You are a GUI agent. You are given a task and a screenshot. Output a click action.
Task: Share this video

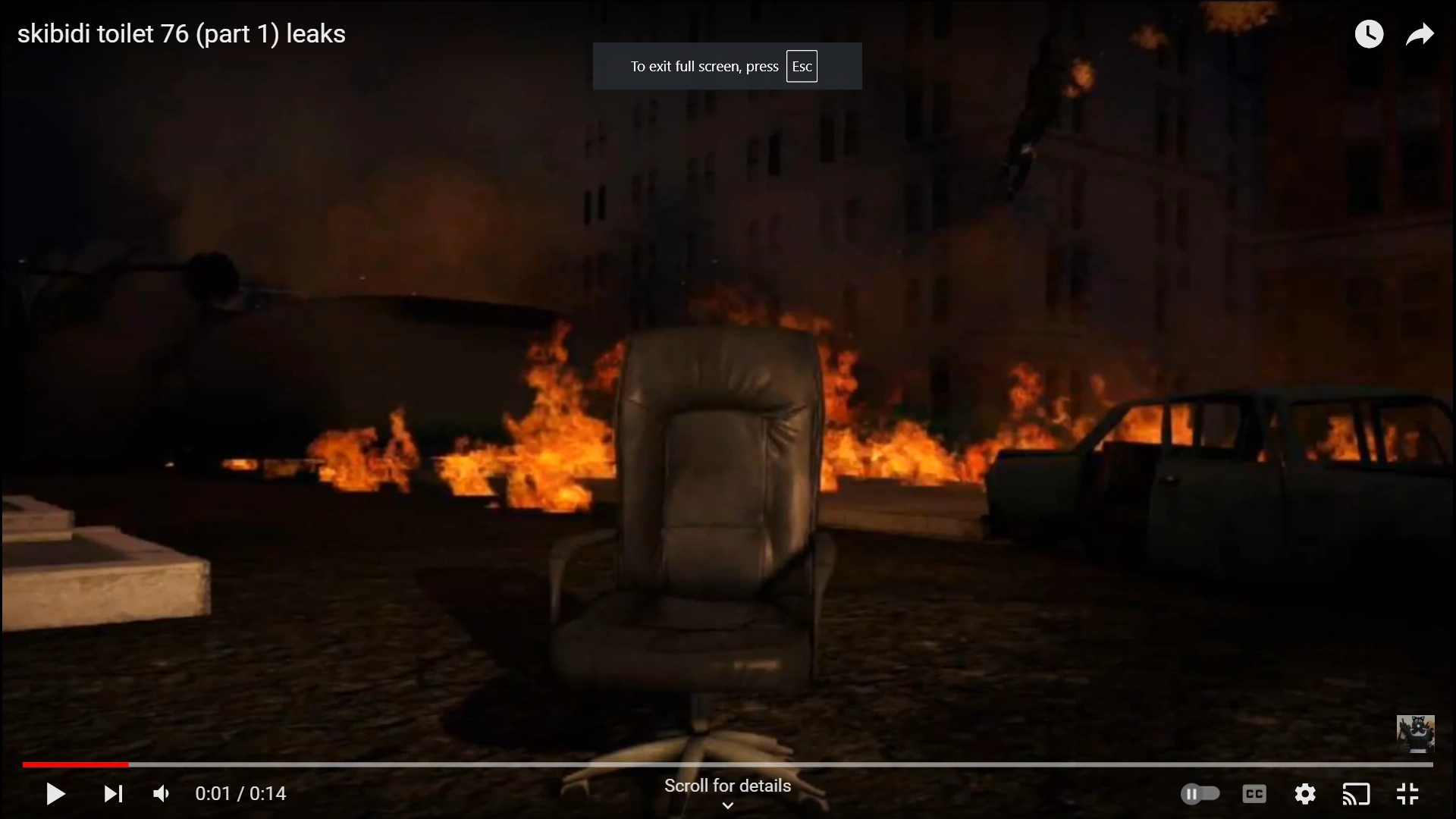(1420, 33)
